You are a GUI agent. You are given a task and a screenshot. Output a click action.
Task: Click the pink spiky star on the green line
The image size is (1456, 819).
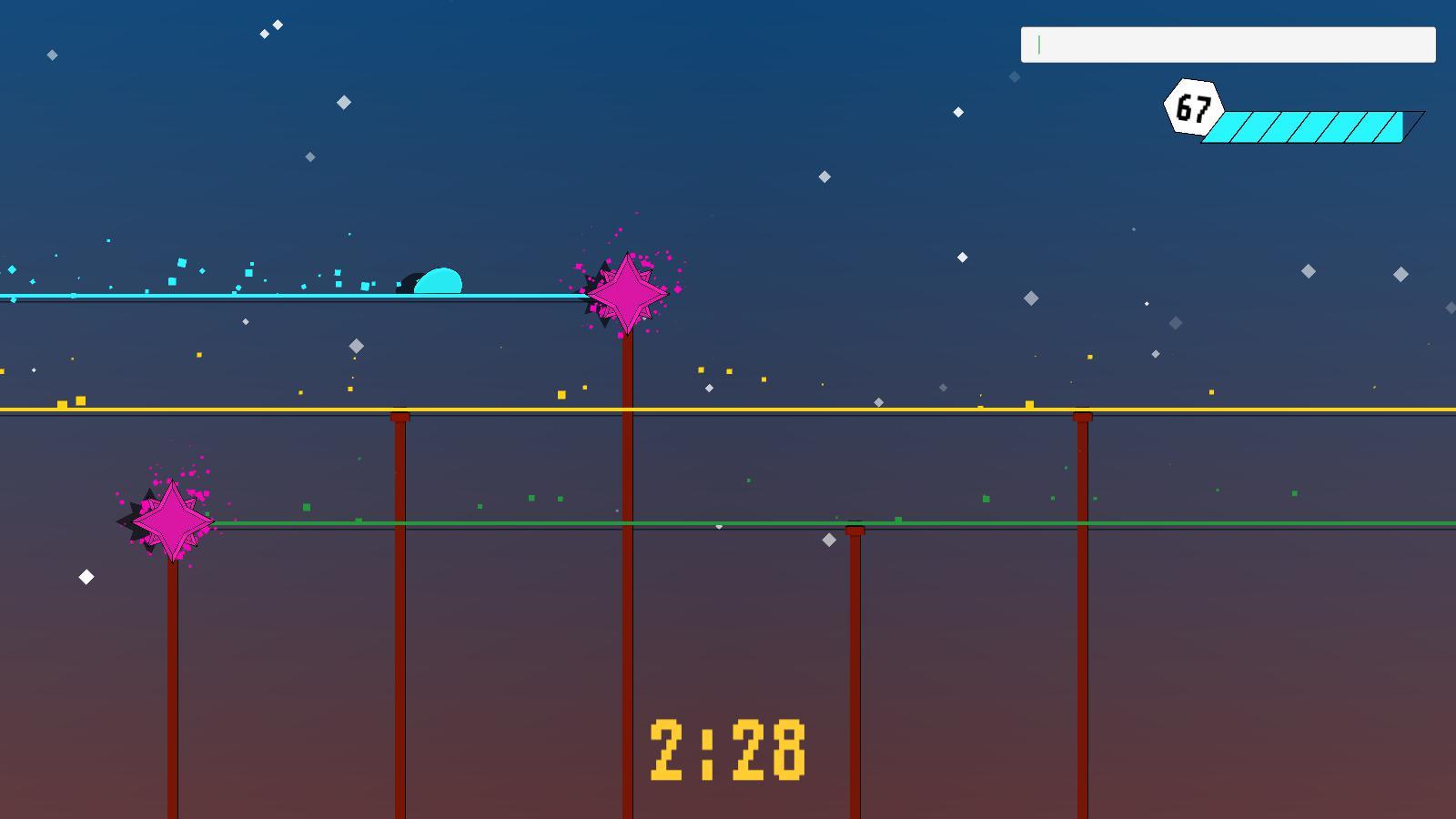pyautogui.click(x=173, y=521)
